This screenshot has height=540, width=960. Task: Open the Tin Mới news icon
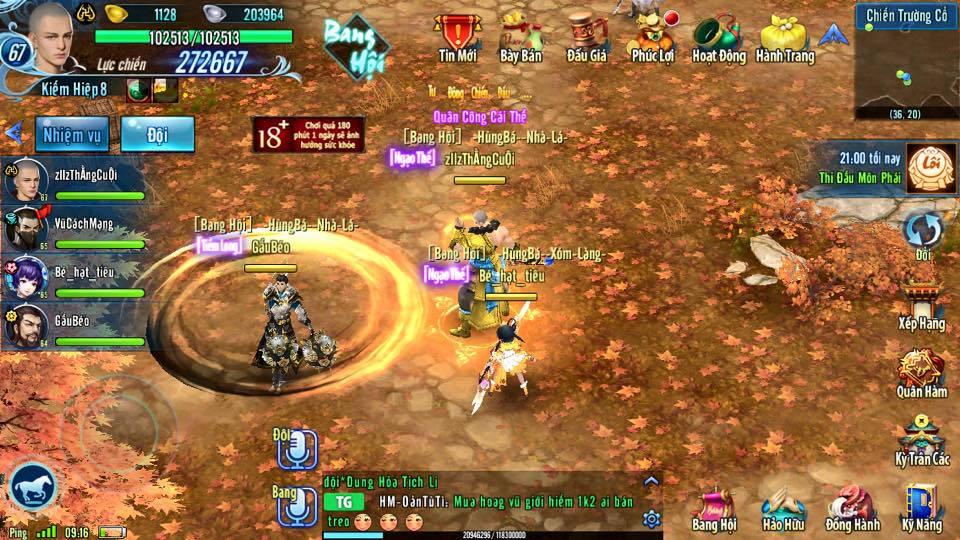pos(457,37)
